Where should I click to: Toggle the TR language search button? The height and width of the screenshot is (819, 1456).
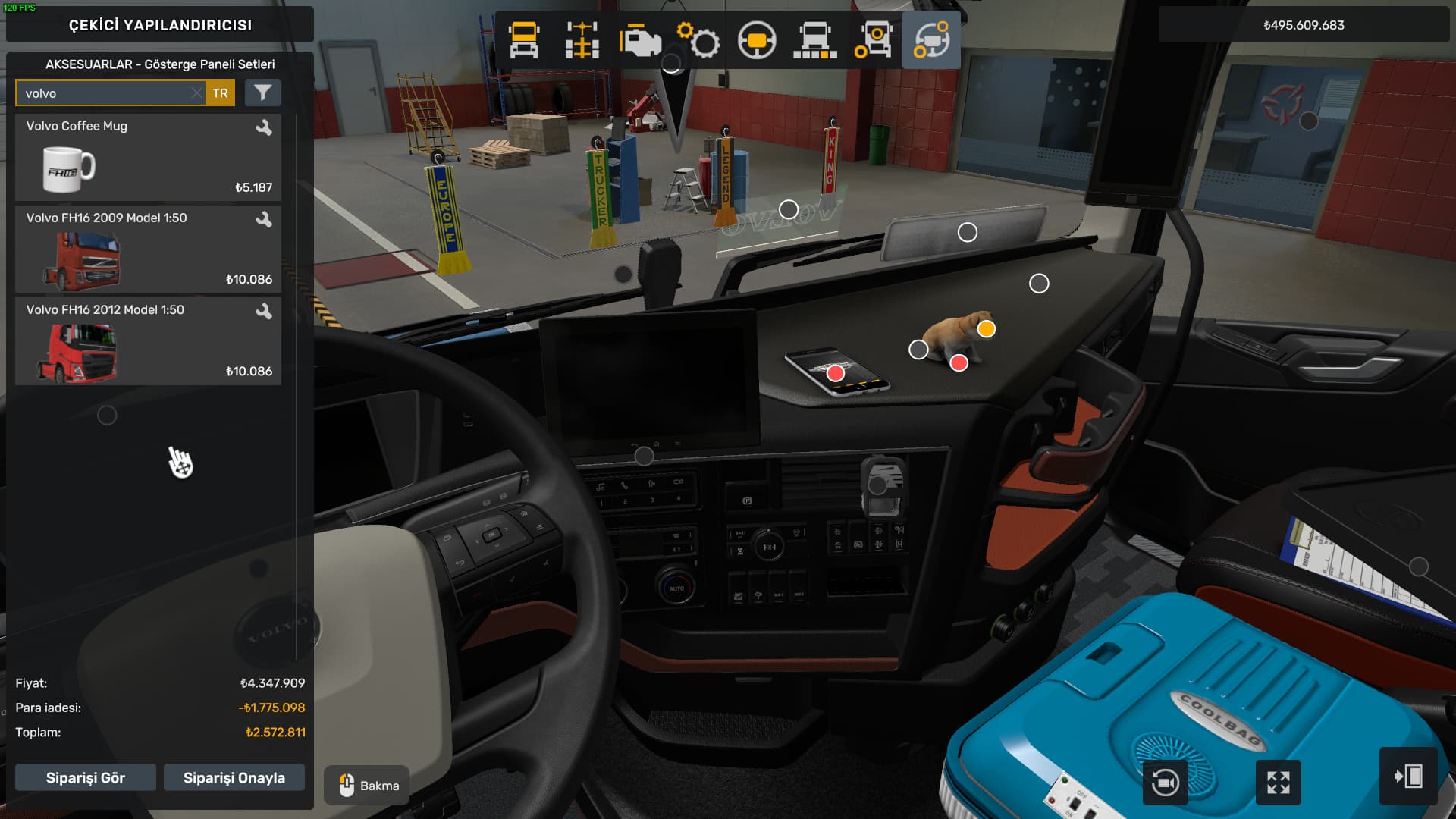(220, 93)
